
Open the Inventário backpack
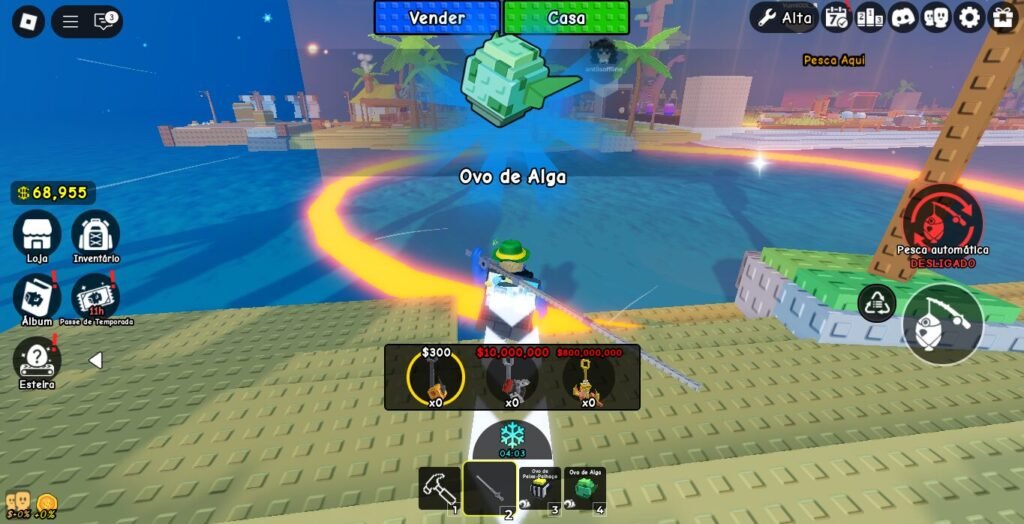tap(95, 235)
